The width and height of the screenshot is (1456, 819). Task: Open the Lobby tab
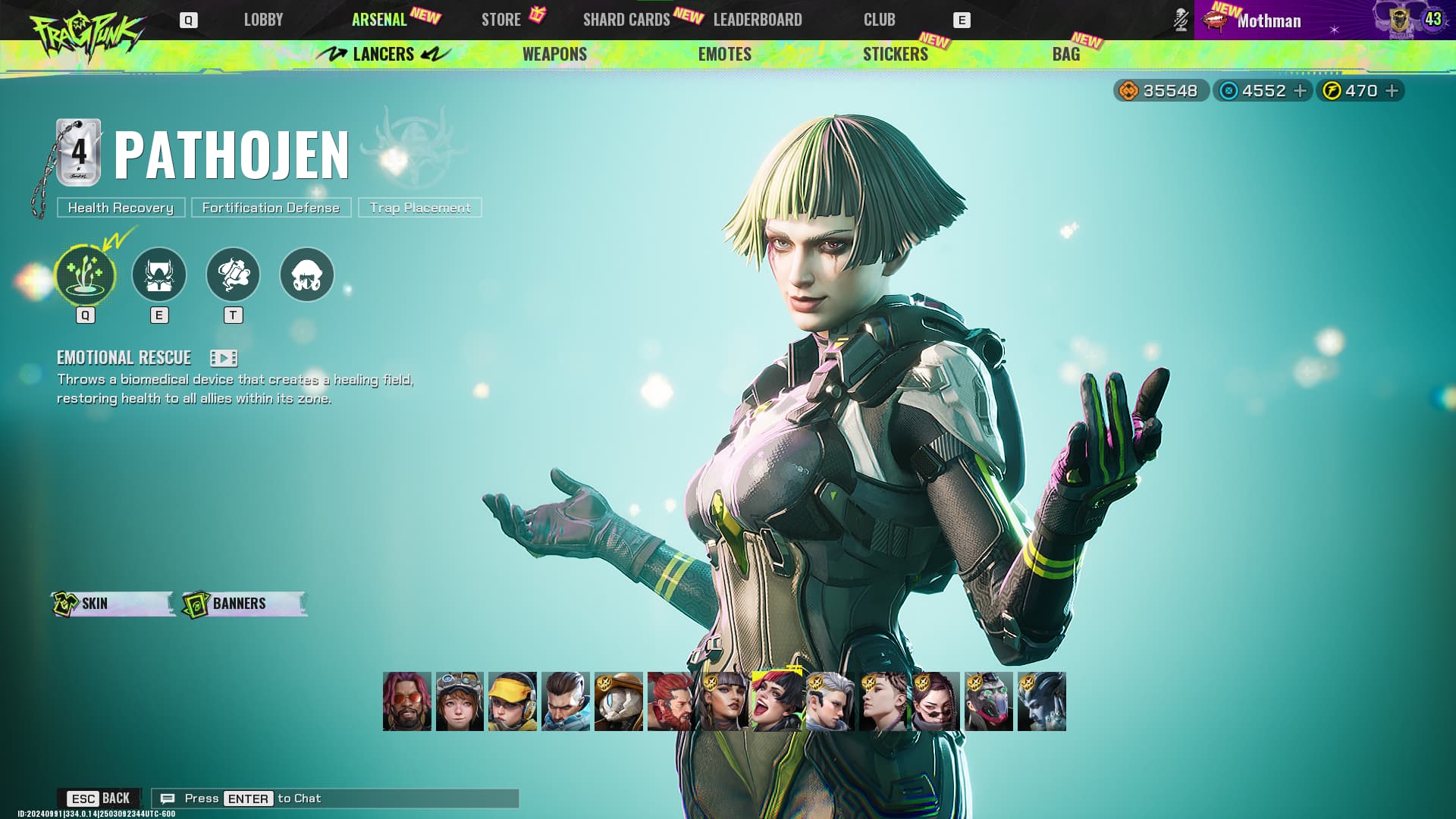pyautogui.click(x=263, y=20)
